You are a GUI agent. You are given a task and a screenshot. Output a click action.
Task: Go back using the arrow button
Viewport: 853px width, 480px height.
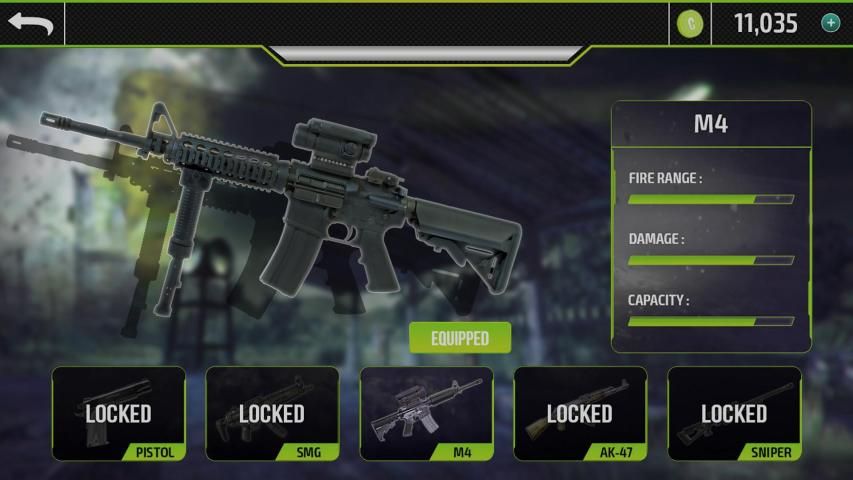coord(32,23)
